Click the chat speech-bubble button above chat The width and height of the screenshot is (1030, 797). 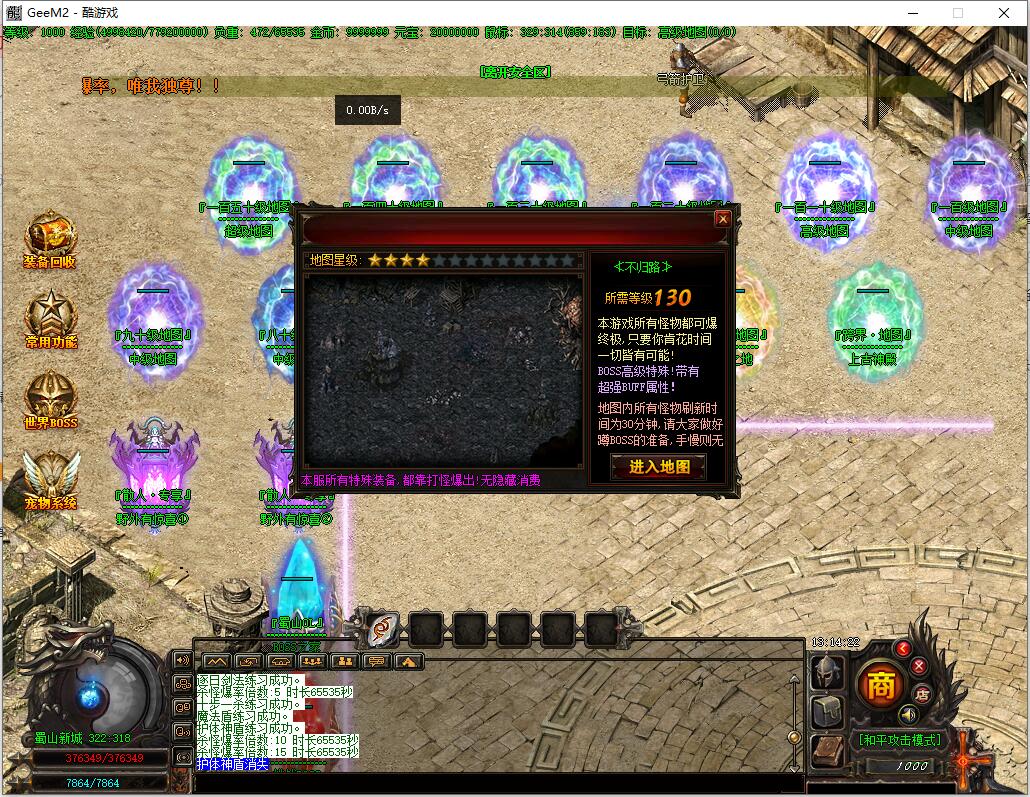[377, 661]
